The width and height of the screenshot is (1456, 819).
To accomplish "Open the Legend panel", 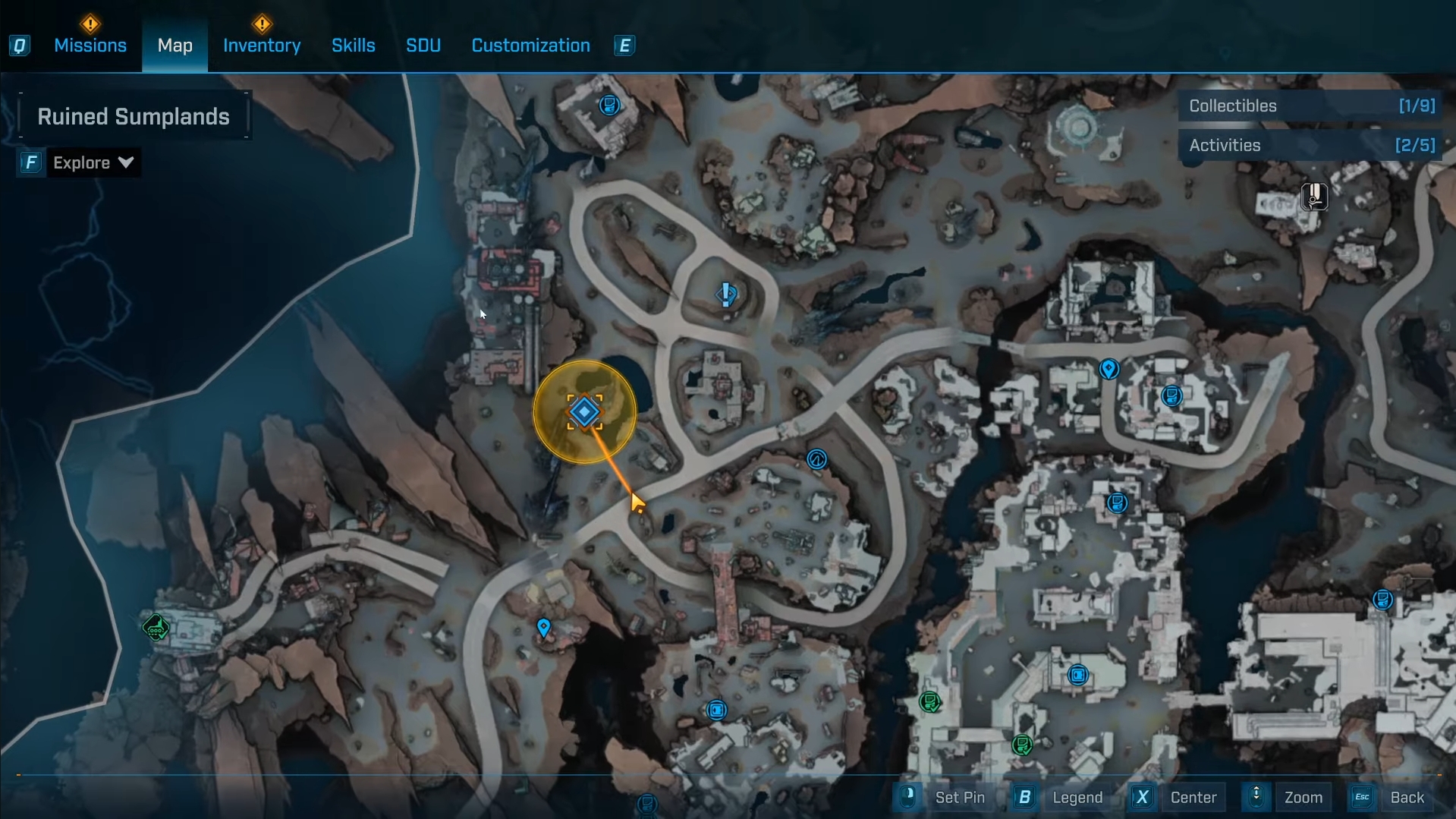I will (x=1077, y=798).
